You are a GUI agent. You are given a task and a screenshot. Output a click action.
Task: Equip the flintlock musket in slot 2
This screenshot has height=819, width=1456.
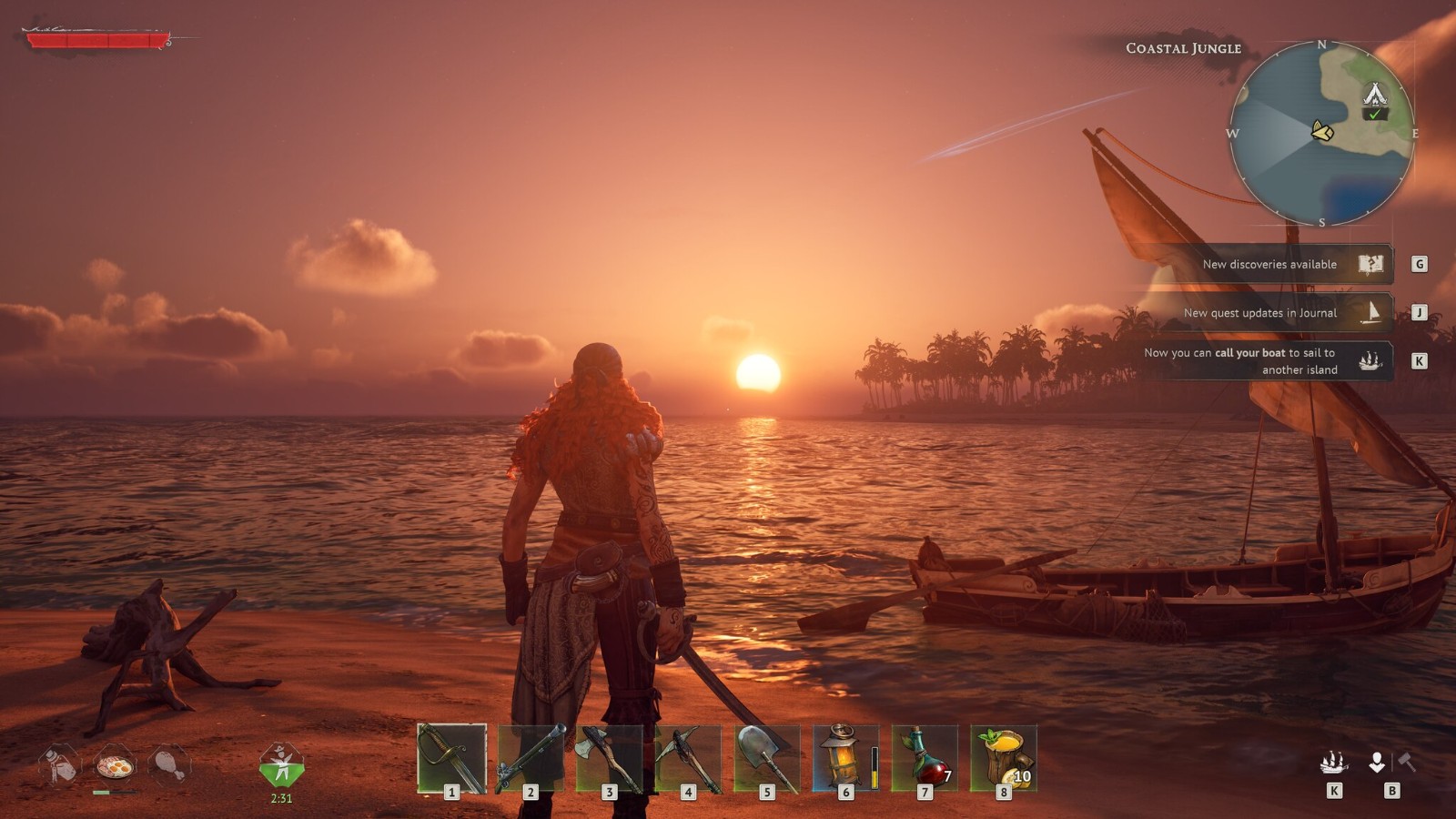[x=531, y=758]
